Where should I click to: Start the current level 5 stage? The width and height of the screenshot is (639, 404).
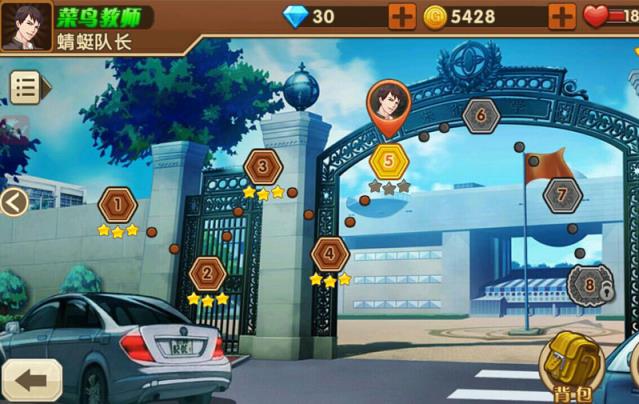[x=388, y=160]
